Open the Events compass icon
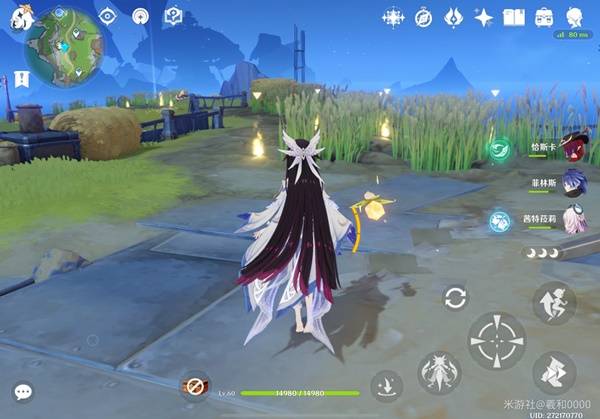 pos(423,17)
